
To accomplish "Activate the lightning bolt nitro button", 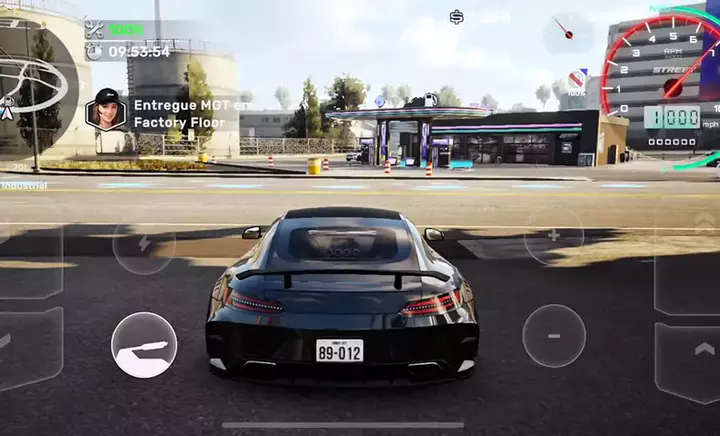I will click(143, 242).
